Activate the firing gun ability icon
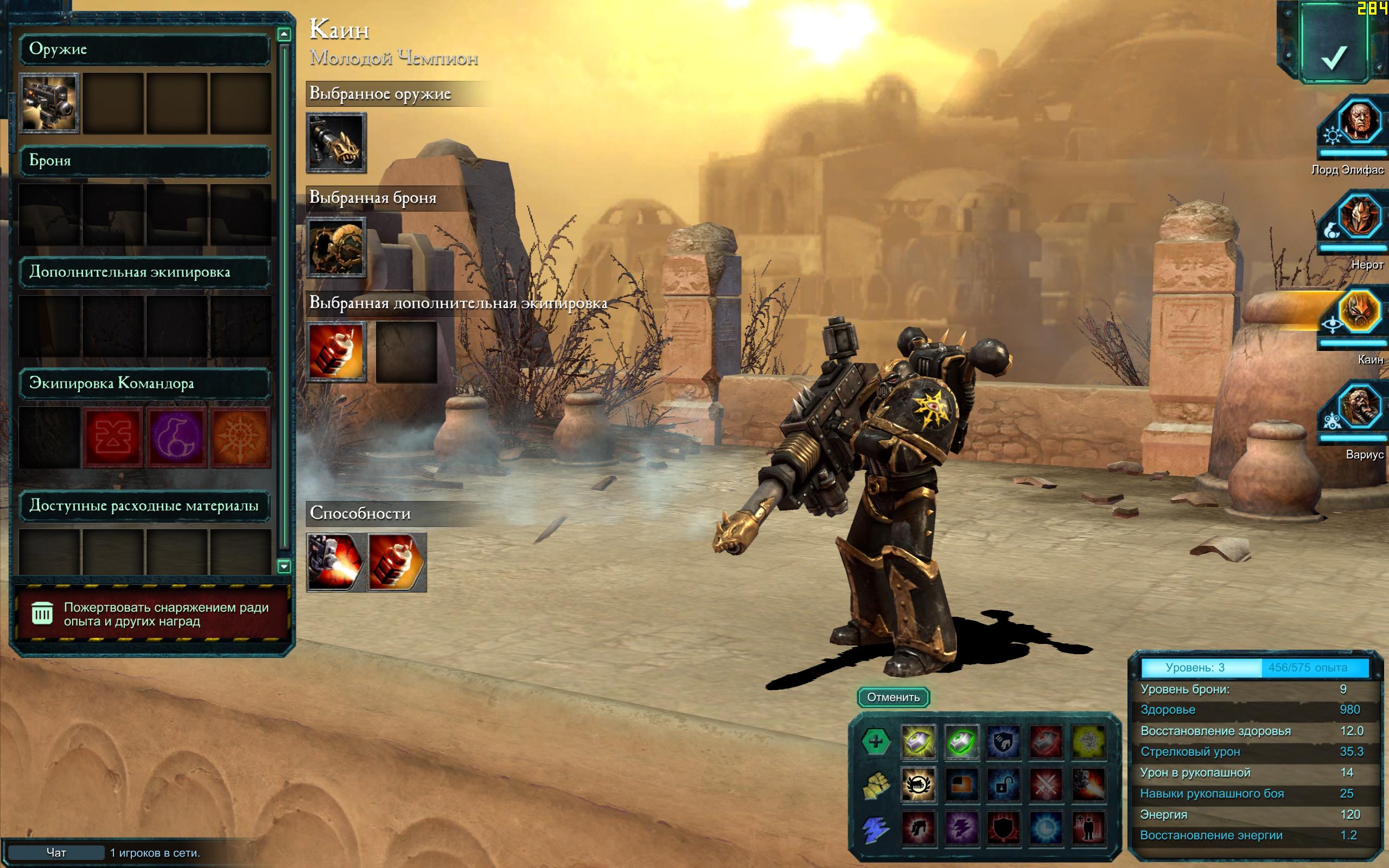1389x868 pixels. 336,563
